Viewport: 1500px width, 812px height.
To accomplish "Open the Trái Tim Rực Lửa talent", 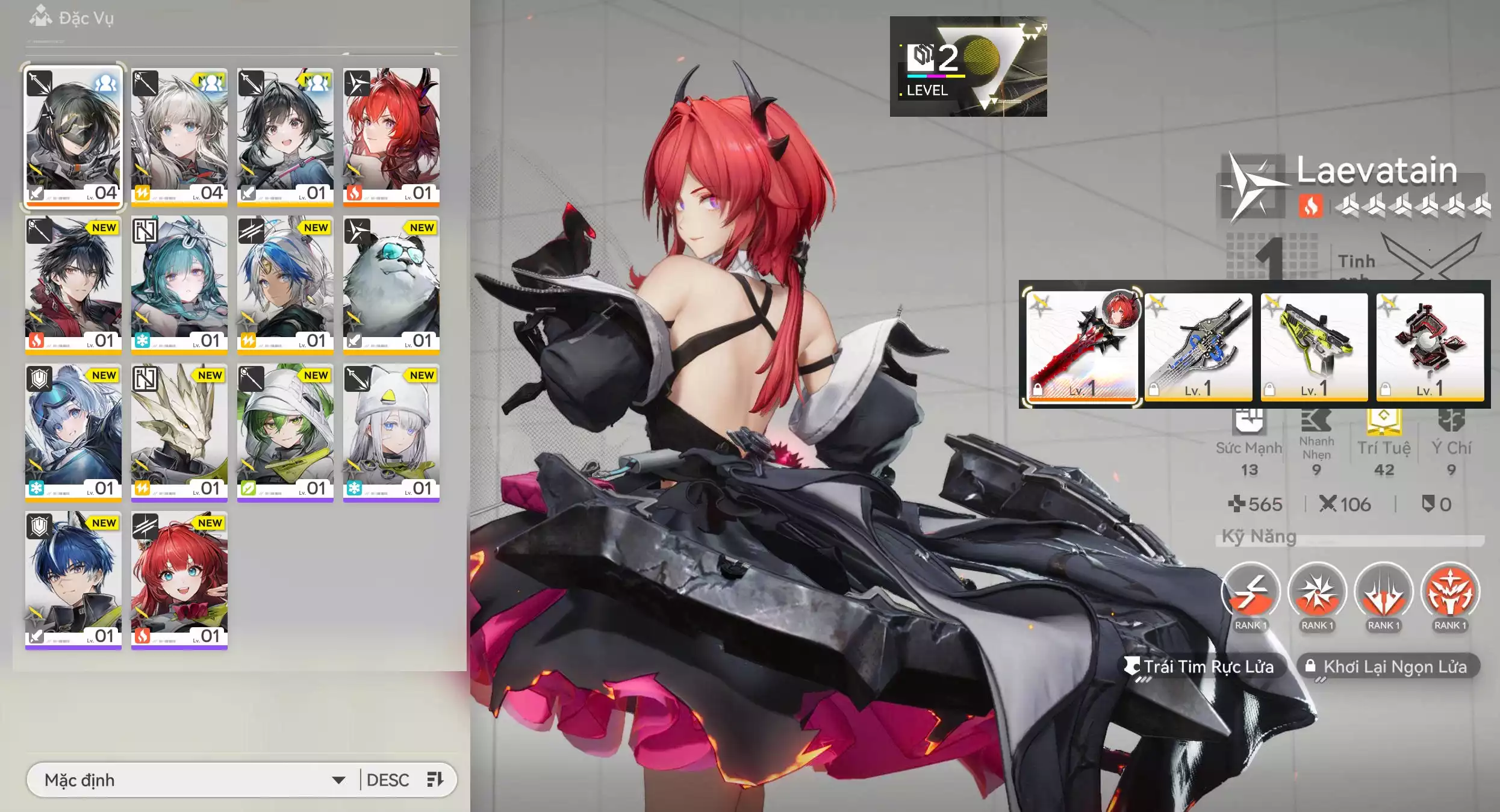I will point(1202,667).
